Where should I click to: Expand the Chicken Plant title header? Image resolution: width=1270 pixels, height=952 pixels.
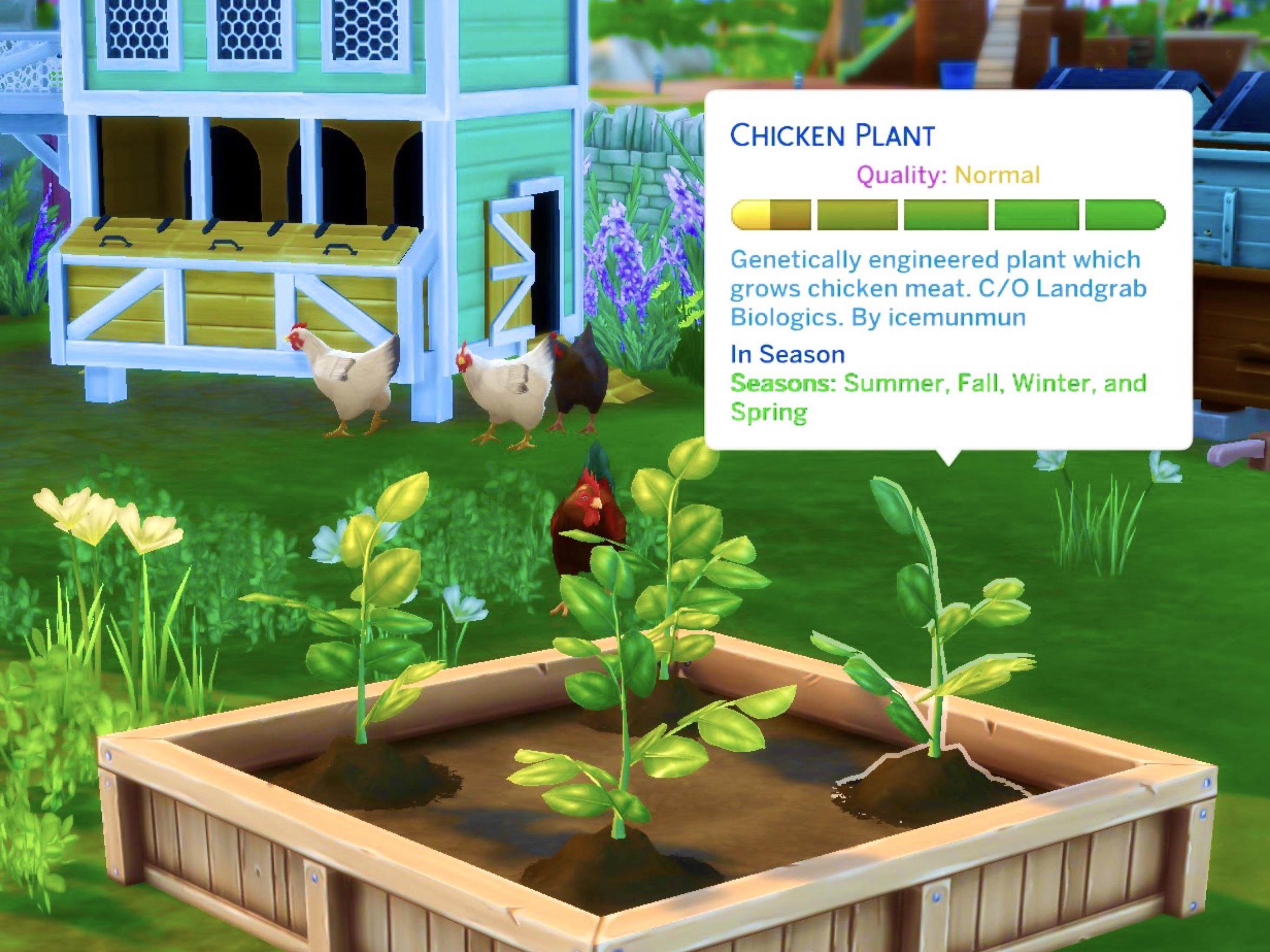coord(833,135)
